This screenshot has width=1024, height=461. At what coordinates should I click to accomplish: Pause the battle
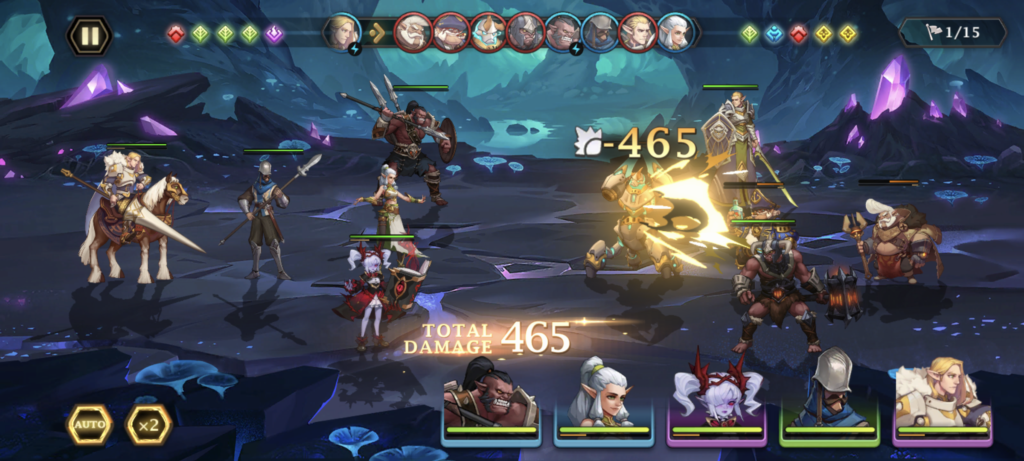point(90,36)
